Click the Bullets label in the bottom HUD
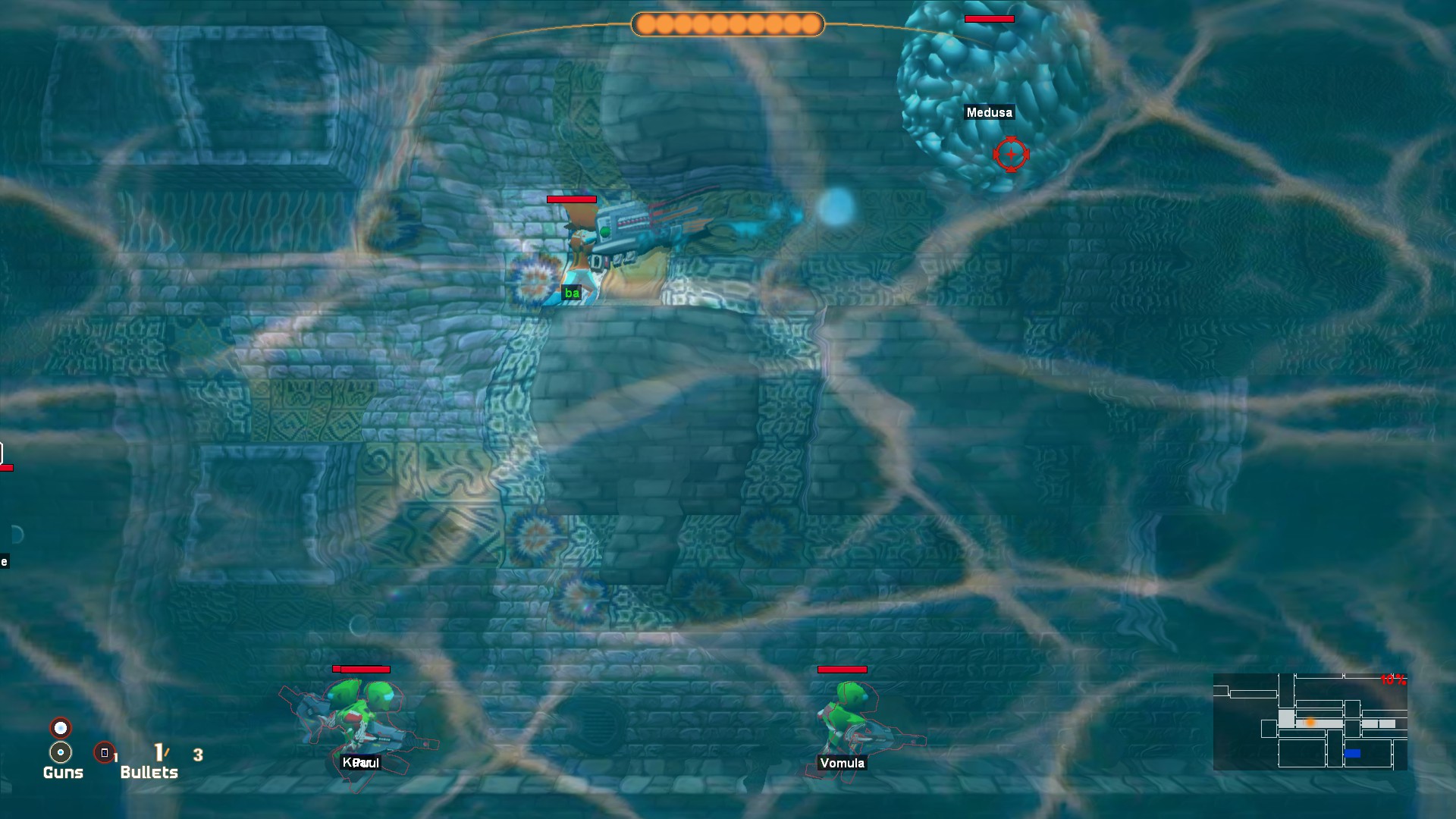This screenshot has height=819, width=1456. click(x=149, y=773)
